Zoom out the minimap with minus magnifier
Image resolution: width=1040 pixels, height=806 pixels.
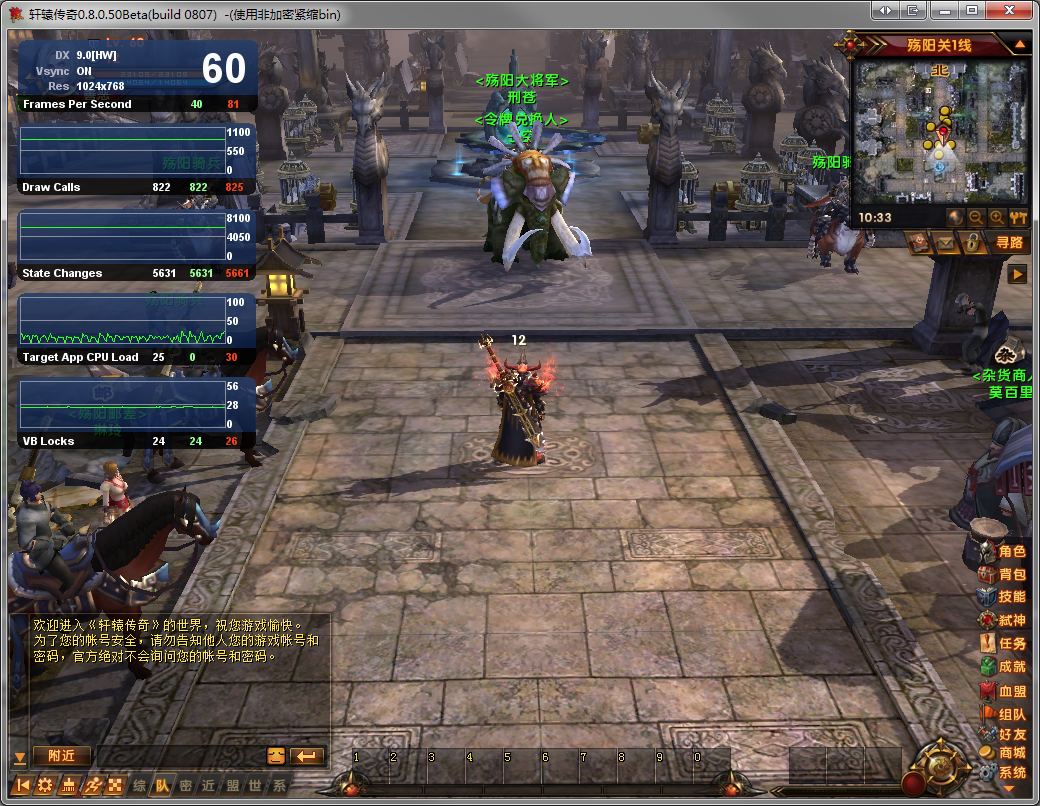point(976,217)
